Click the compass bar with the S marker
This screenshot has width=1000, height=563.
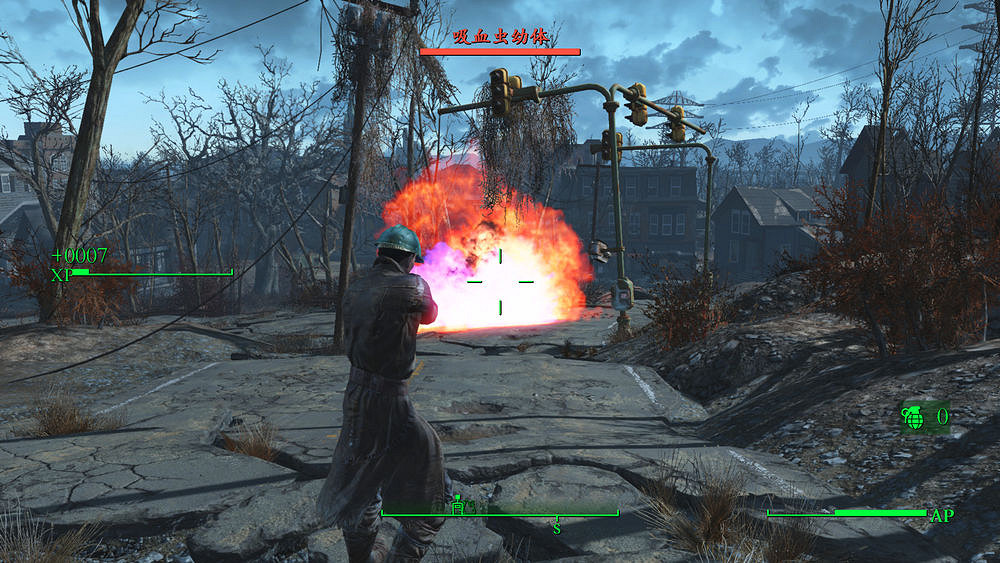coord(500,514)
